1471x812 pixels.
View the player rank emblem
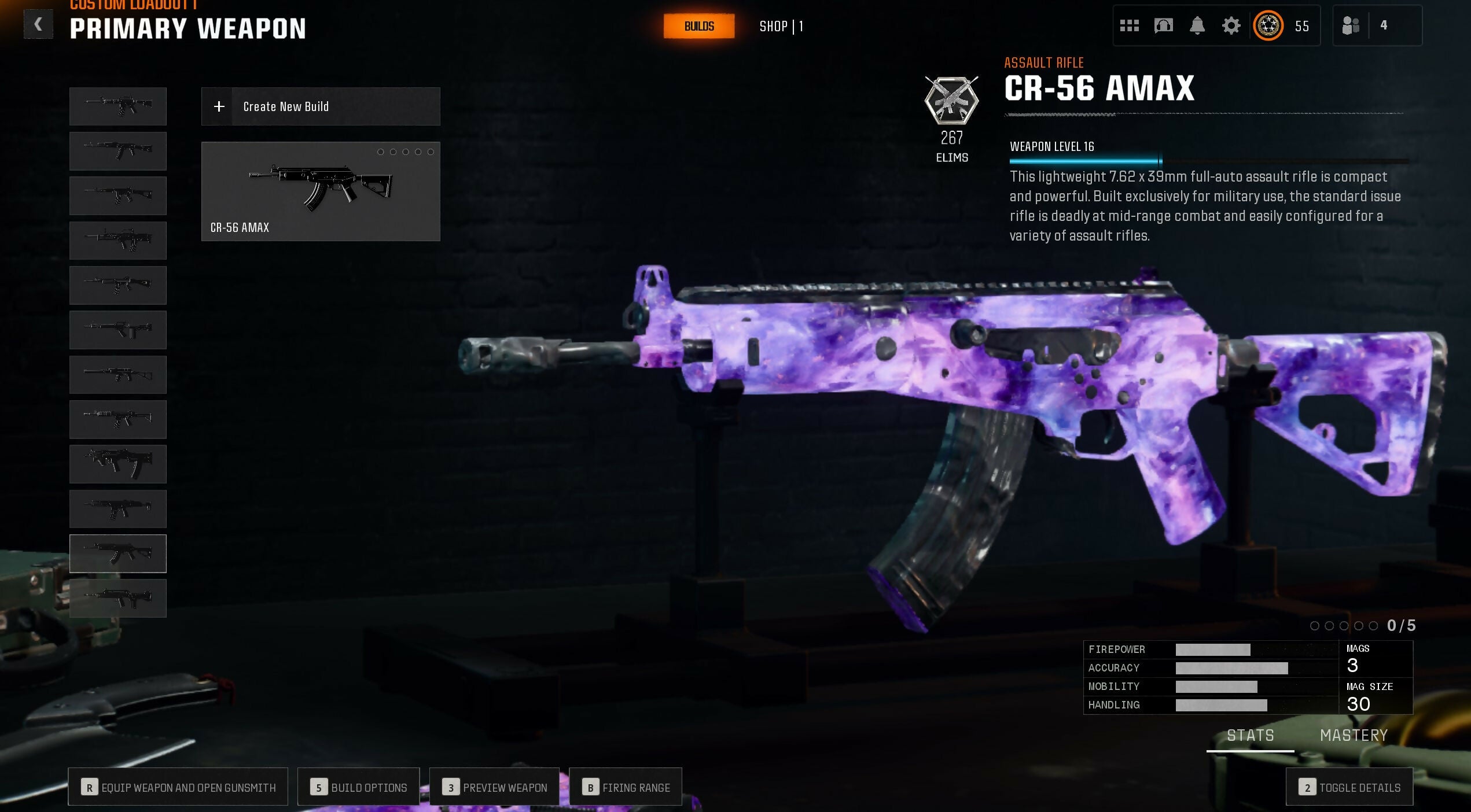coord(1268,25)
